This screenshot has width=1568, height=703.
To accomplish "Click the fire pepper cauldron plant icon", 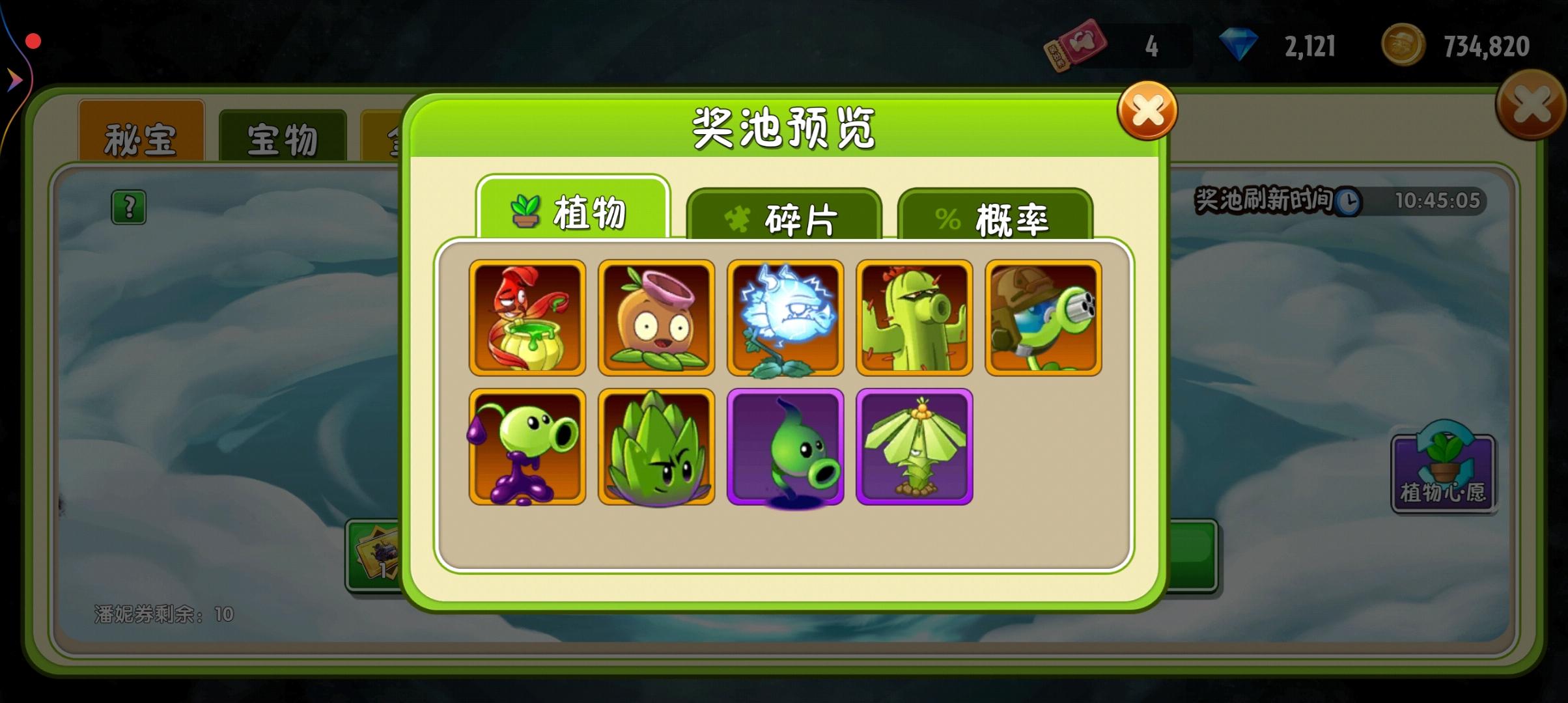I will click(527, 317).
